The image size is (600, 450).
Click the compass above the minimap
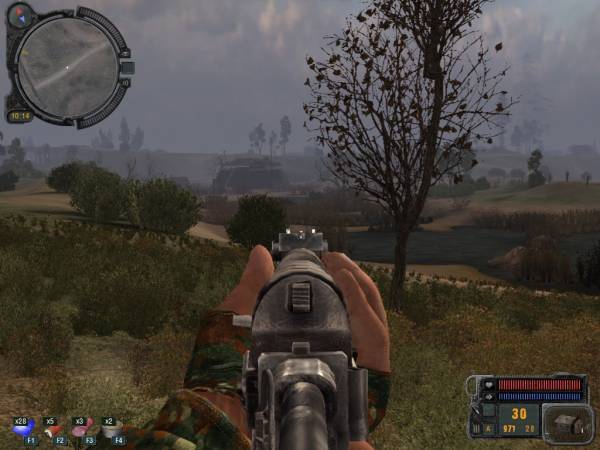tap(20, 15)
